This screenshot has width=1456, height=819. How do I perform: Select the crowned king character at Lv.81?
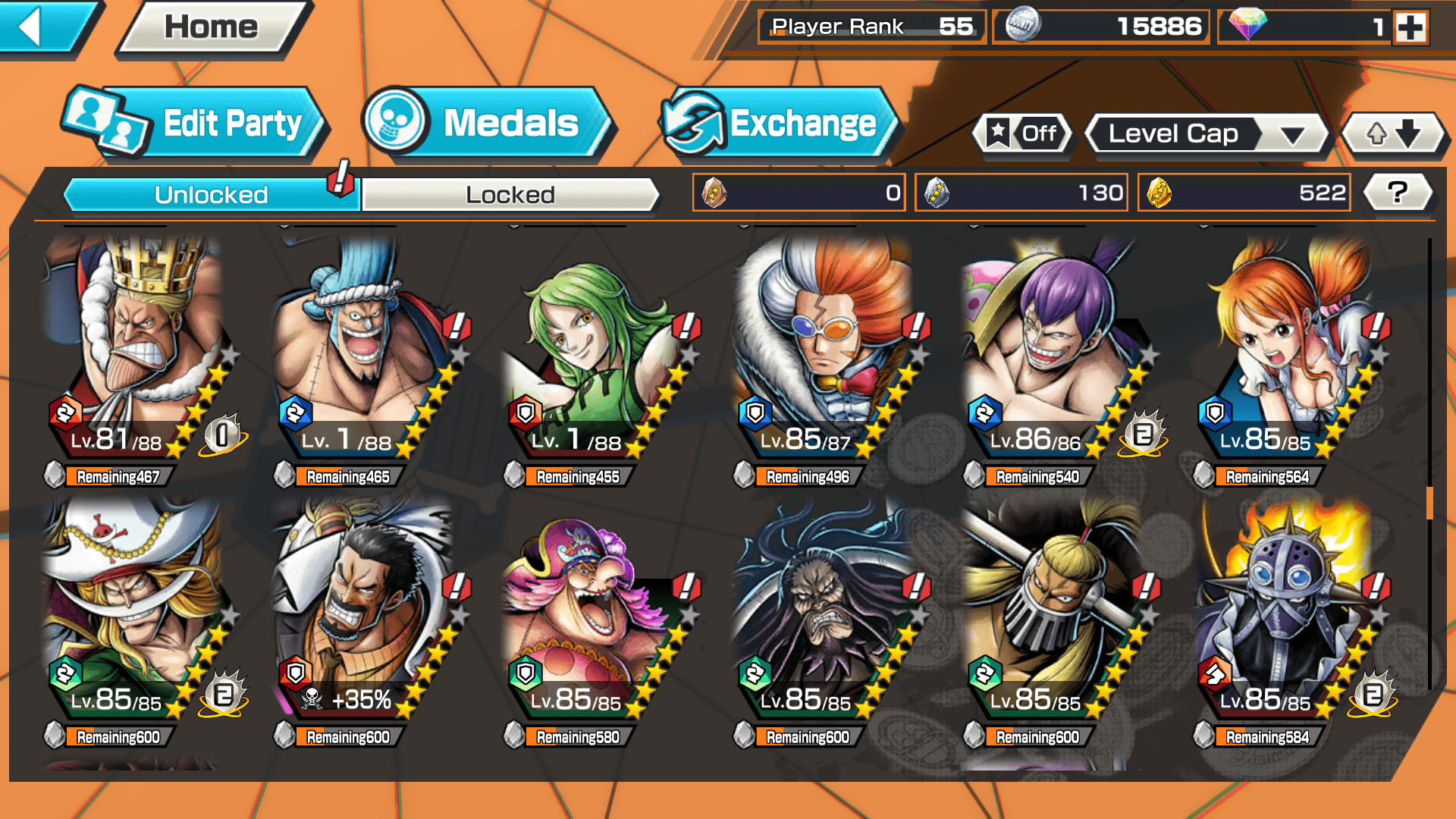136,349
